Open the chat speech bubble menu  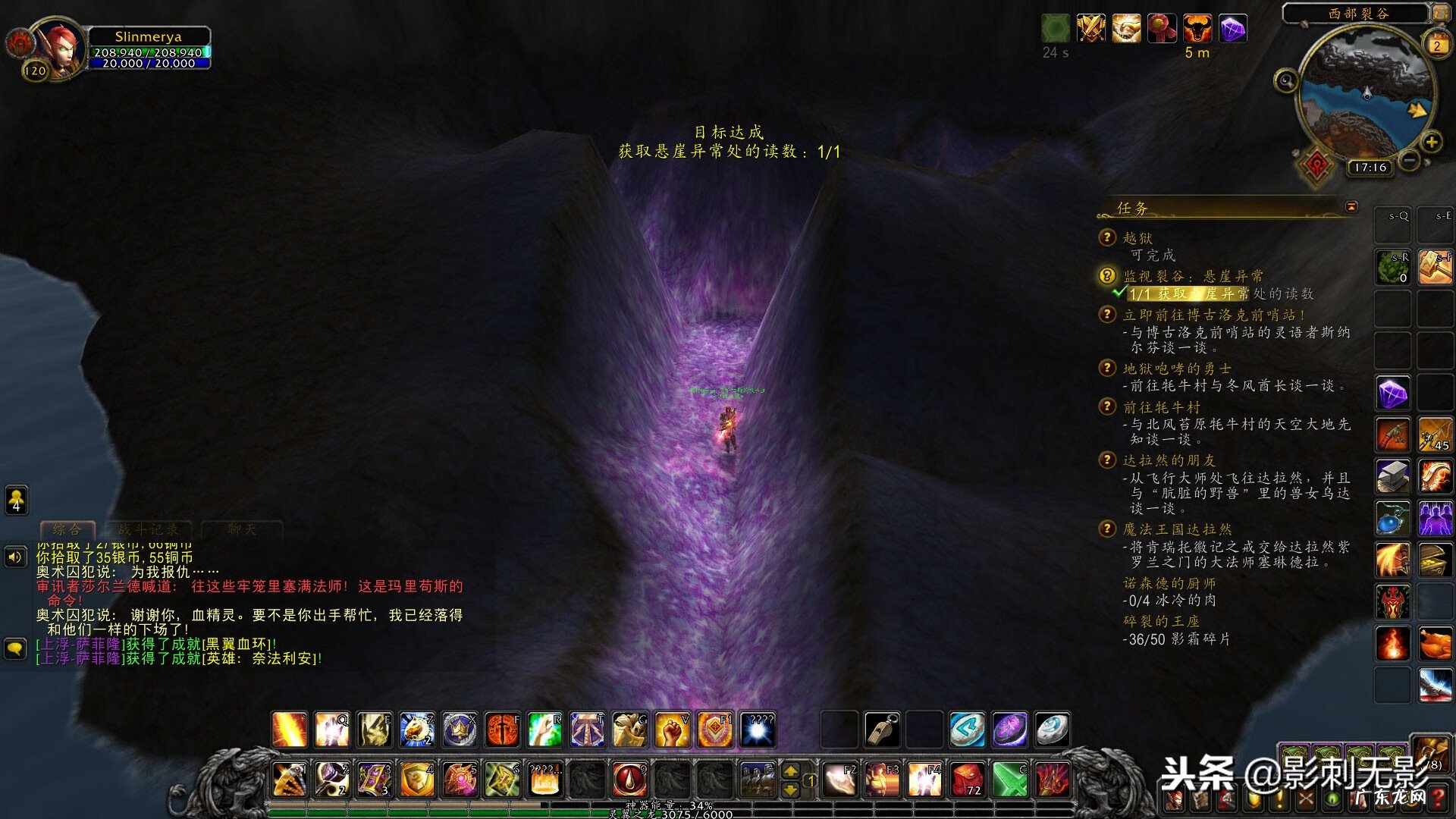coord(15,648)
